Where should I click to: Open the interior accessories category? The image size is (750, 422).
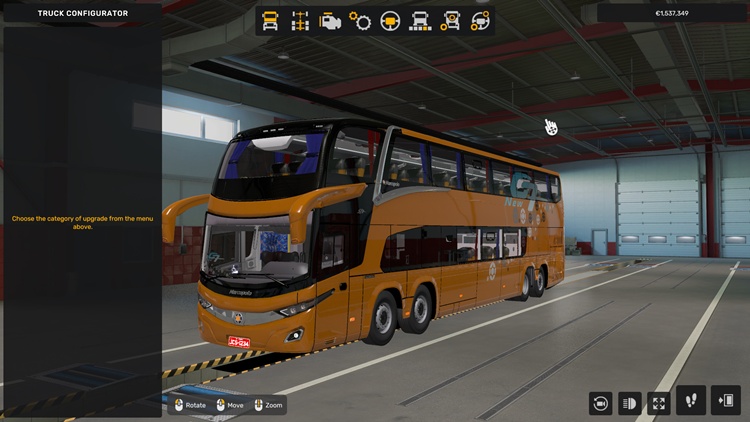[481, 21]
